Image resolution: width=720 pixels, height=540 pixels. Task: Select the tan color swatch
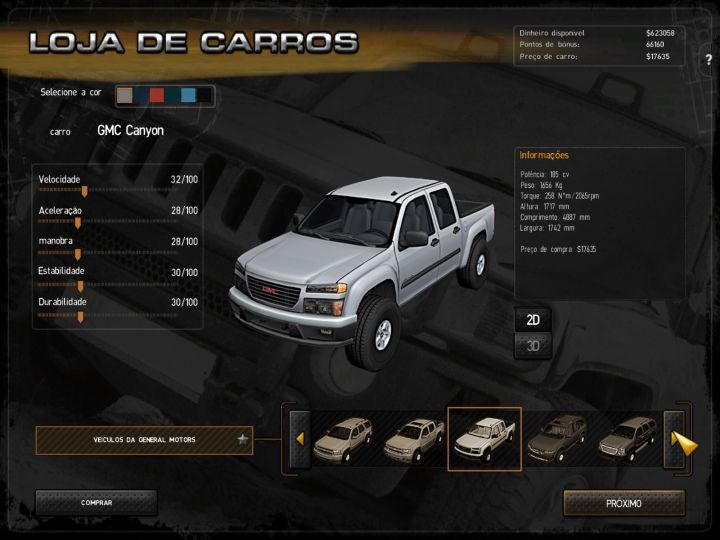point(125,95)
